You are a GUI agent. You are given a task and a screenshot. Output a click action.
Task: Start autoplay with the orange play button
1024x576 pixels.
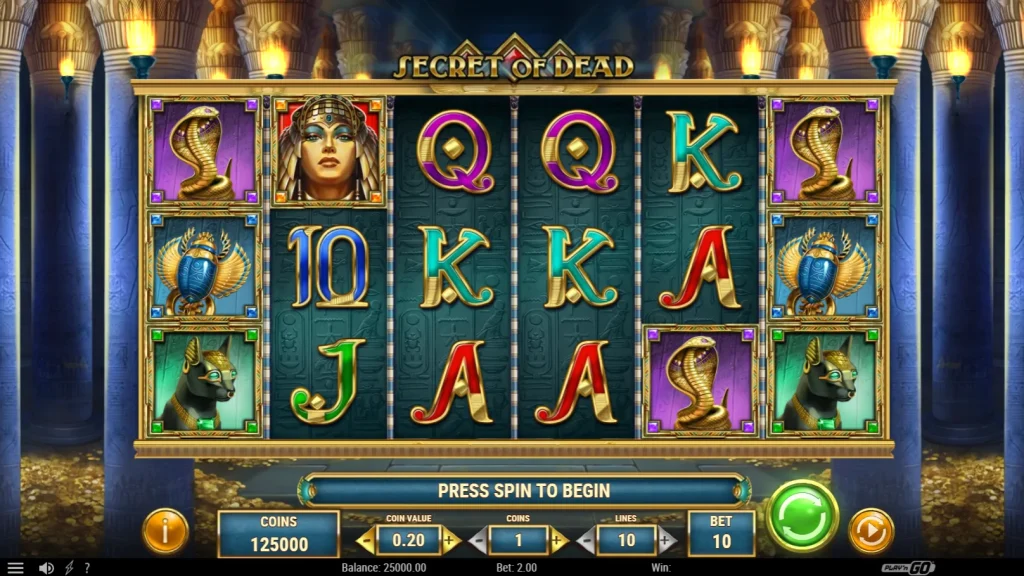(870, 530)
